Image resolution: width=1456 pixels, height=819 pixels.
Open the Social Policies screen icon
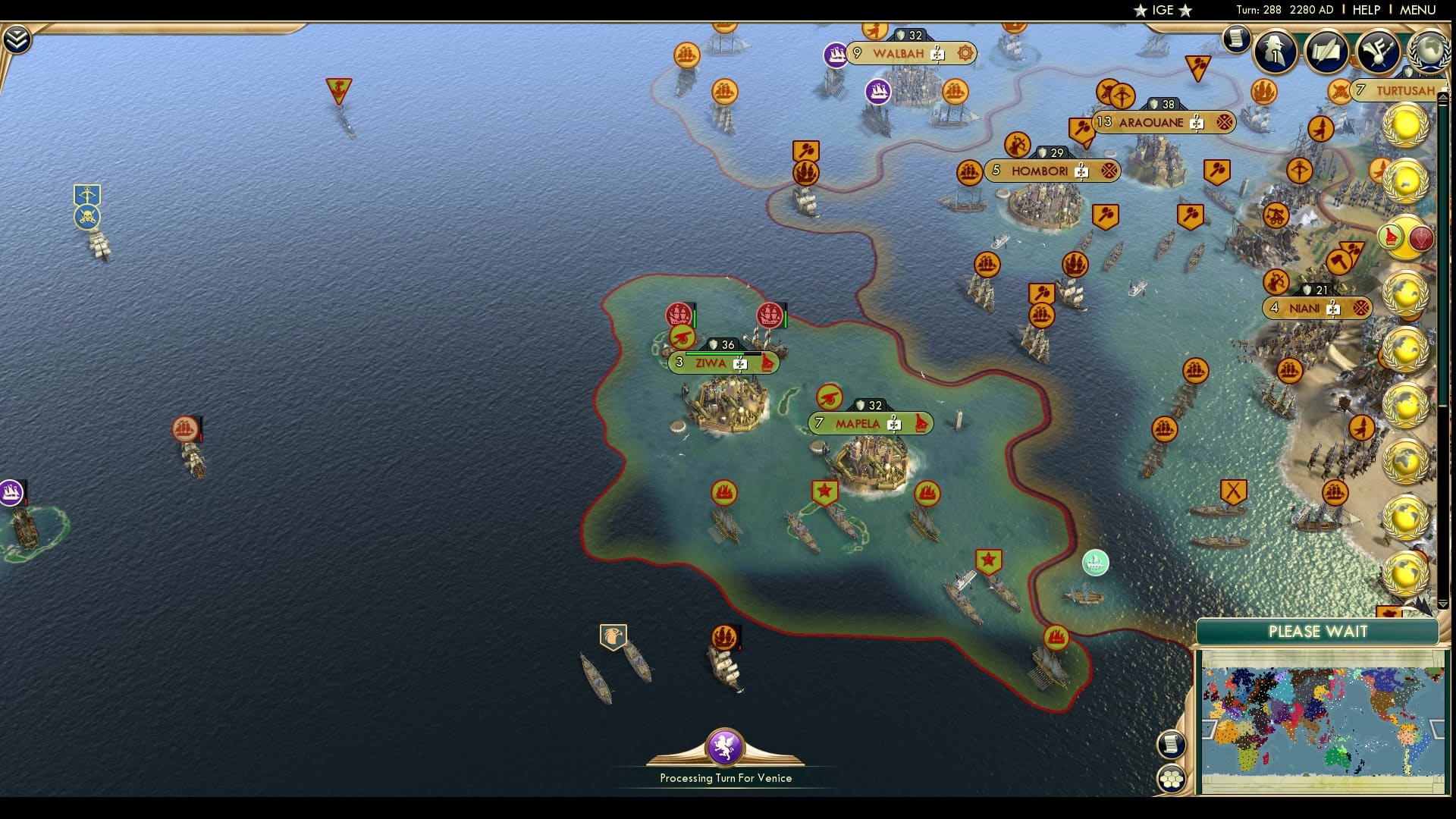tap(1327, 51)
